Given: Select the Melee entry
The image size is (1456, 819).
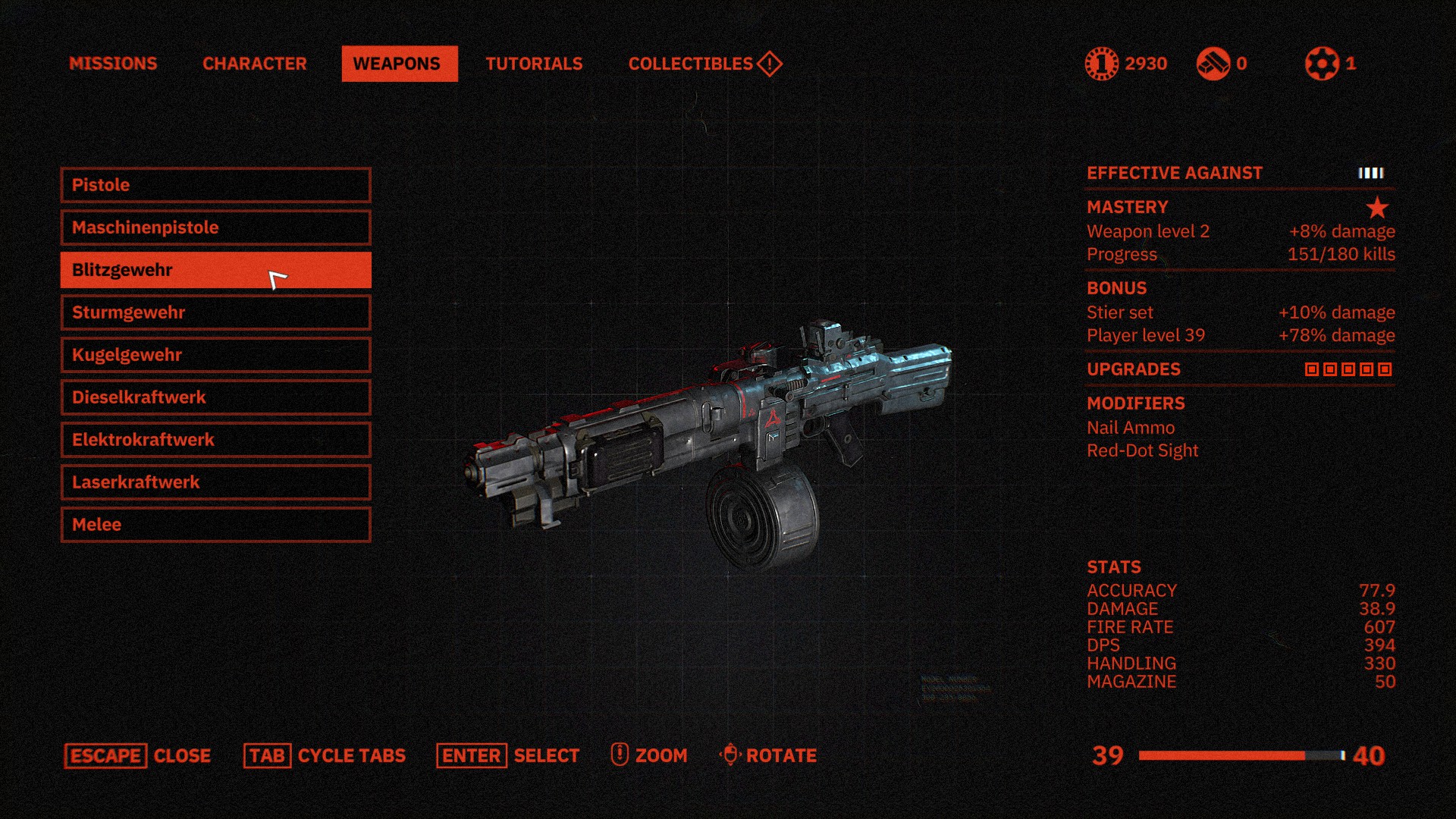Looking at the screenshot, I should [x=215, y=525].
